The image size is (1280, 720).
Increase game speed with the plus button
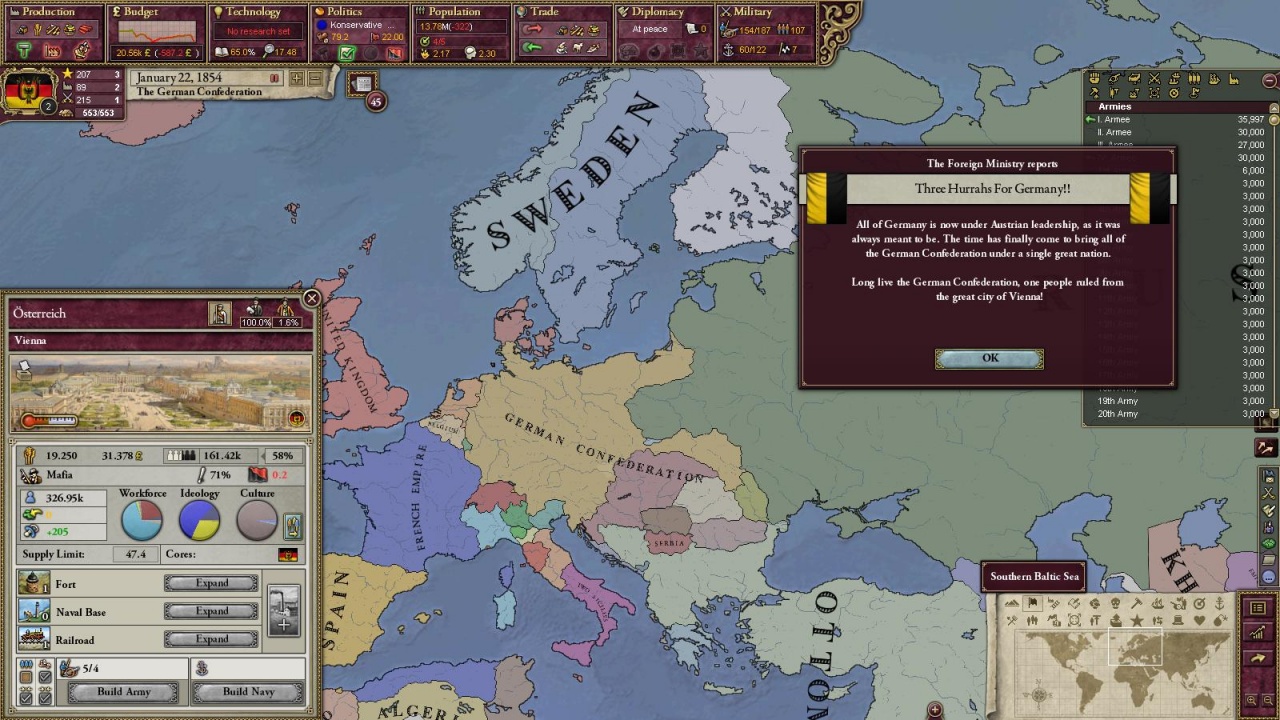(297, 78)
